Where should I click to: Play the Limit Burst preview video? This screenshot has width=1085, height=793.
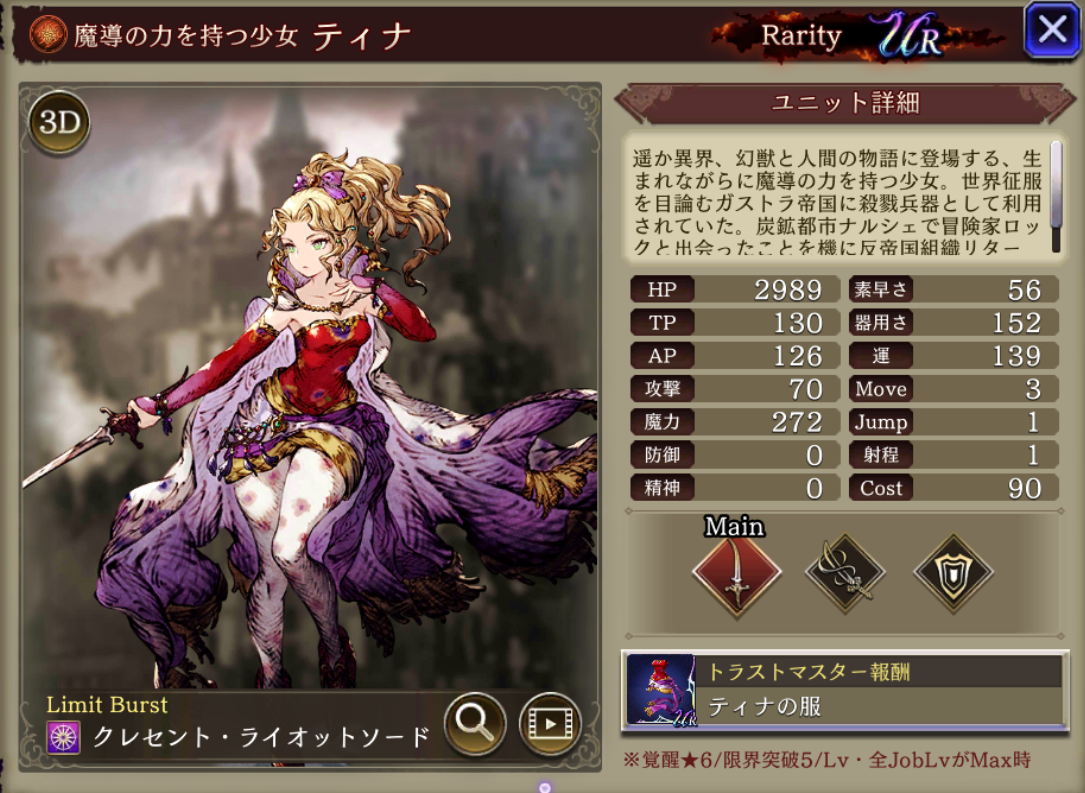(x=550, y=722)
